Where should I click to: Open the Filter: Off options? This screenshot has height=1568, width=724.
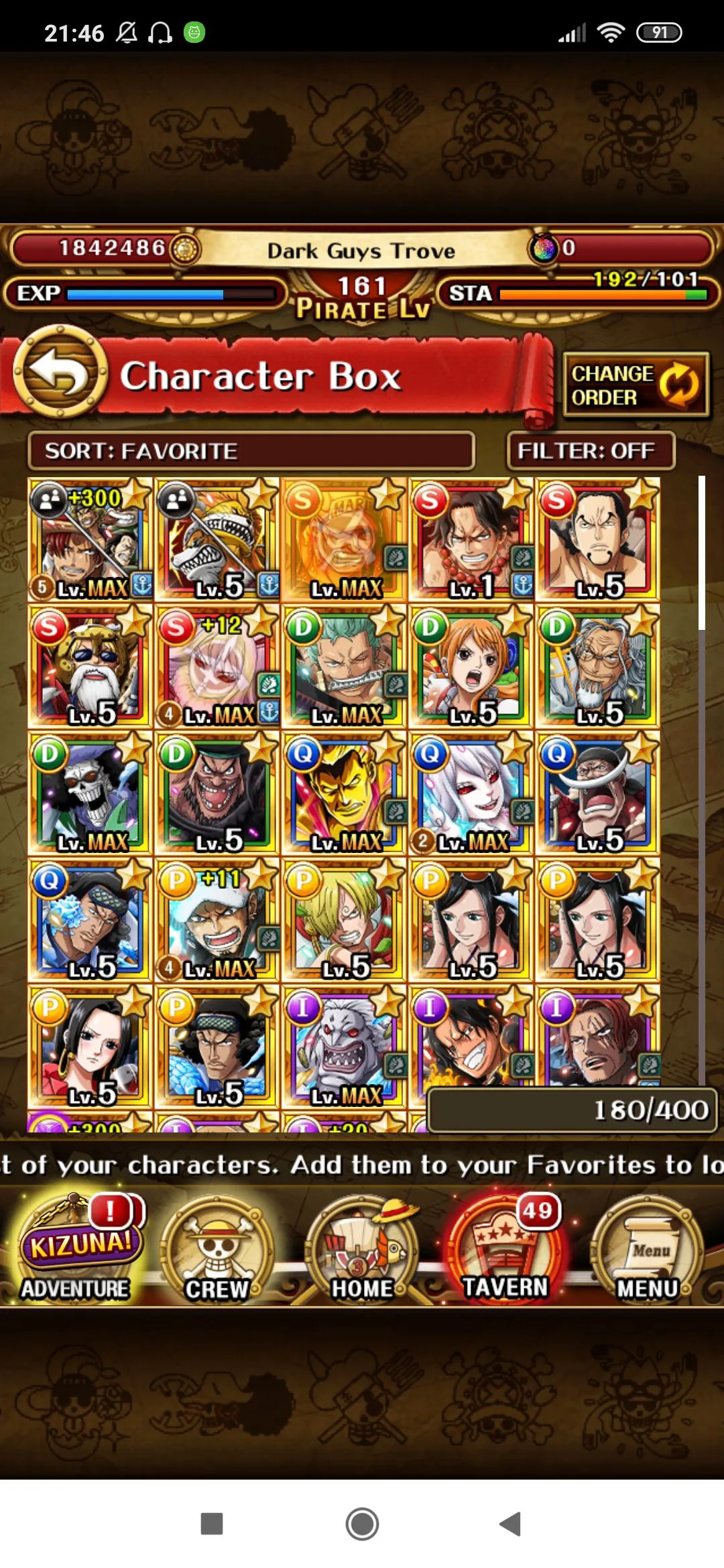pos(591,451)
